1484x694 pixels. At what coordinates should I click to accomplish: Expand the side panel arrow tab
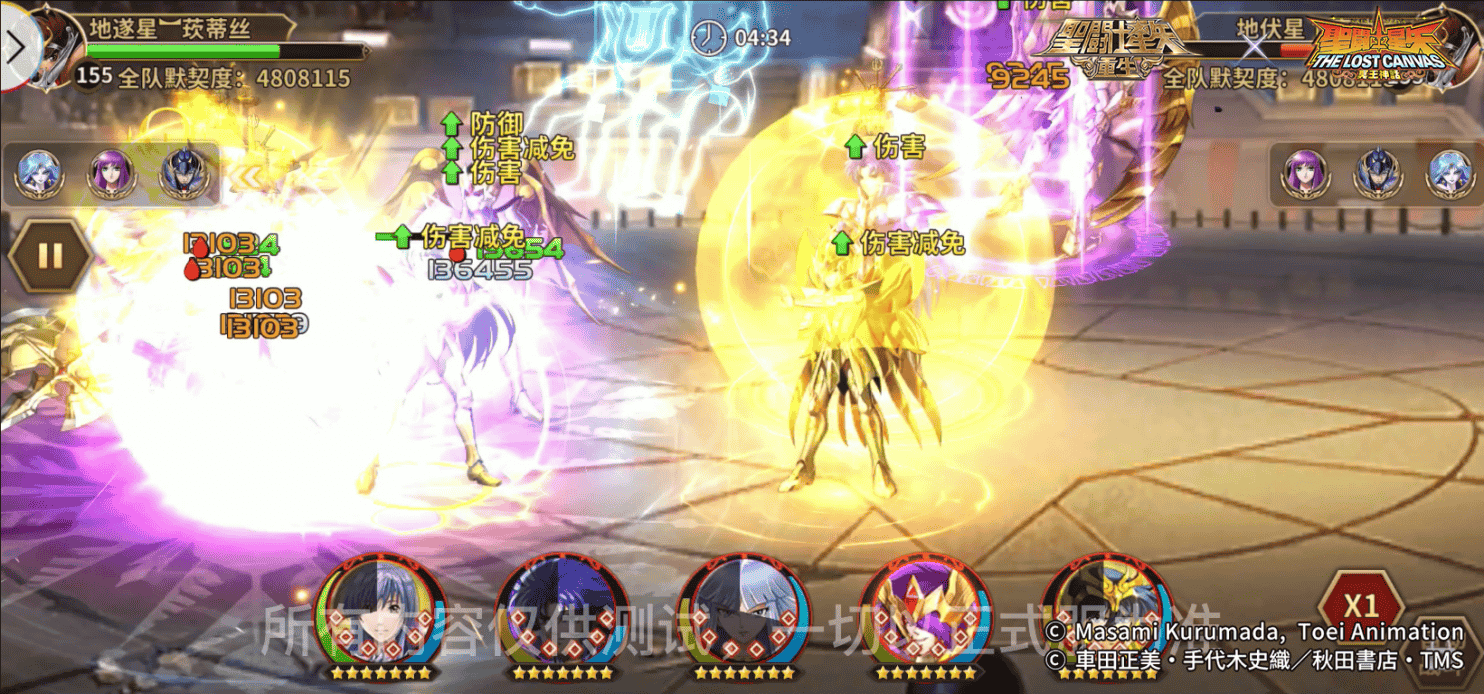[17, 48]
